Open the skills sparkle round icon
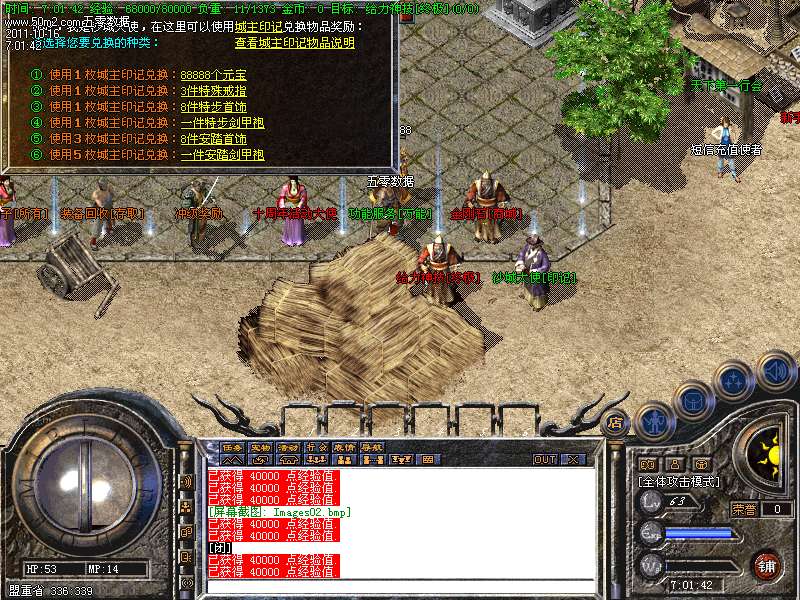This screenshot has width=800, height=600. click(x=735, y=381)
